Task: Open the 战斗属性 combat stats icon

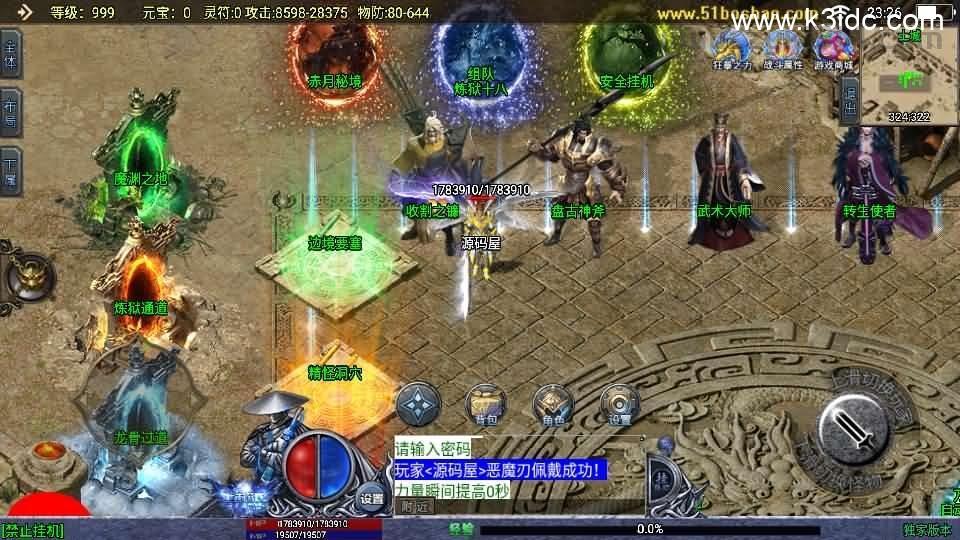Action: click(x=783, y=48)
